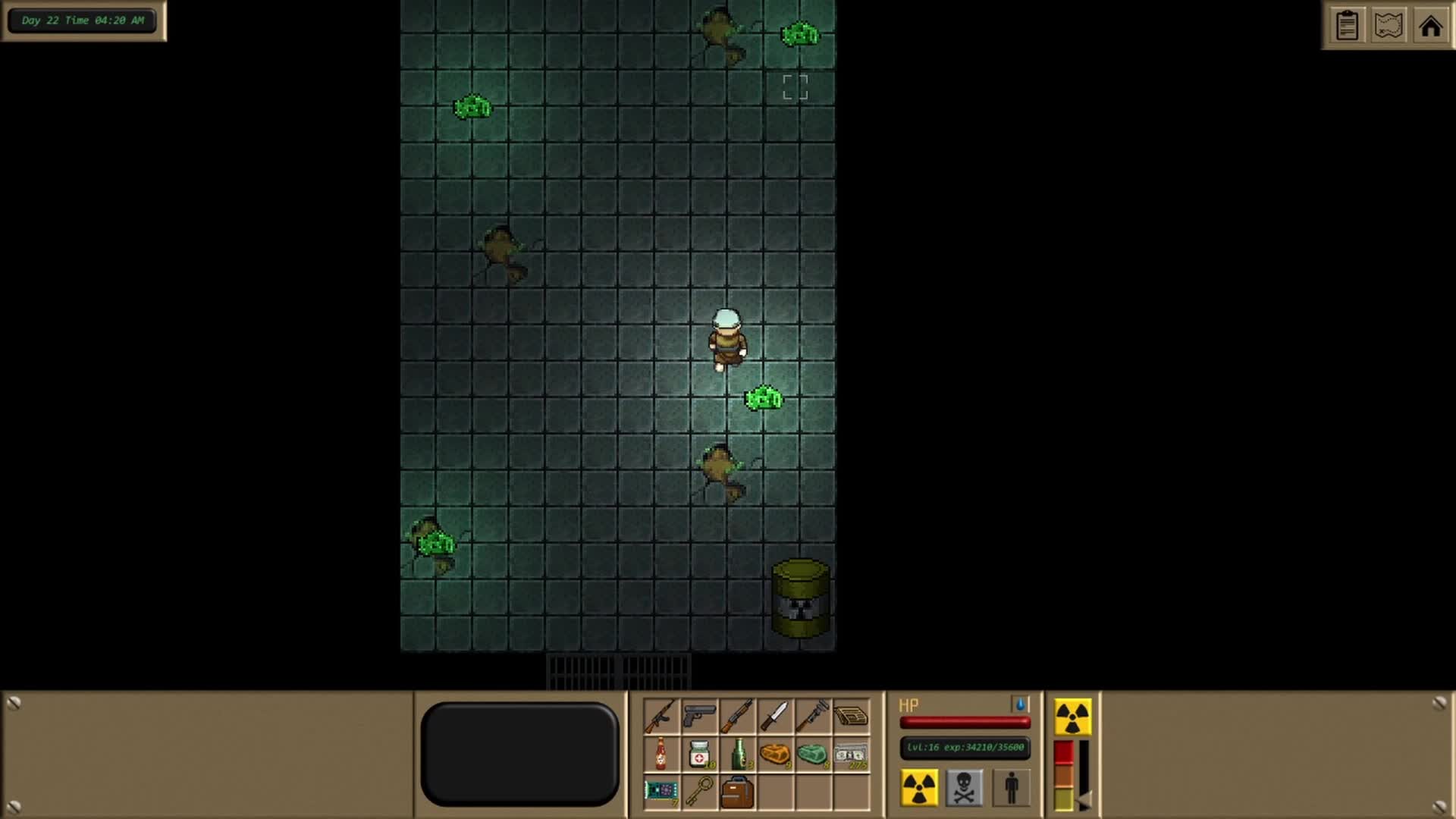The height and width of the screenshot is (819, 1456).
Task: Select the green meat chunk
Action: 813,755
